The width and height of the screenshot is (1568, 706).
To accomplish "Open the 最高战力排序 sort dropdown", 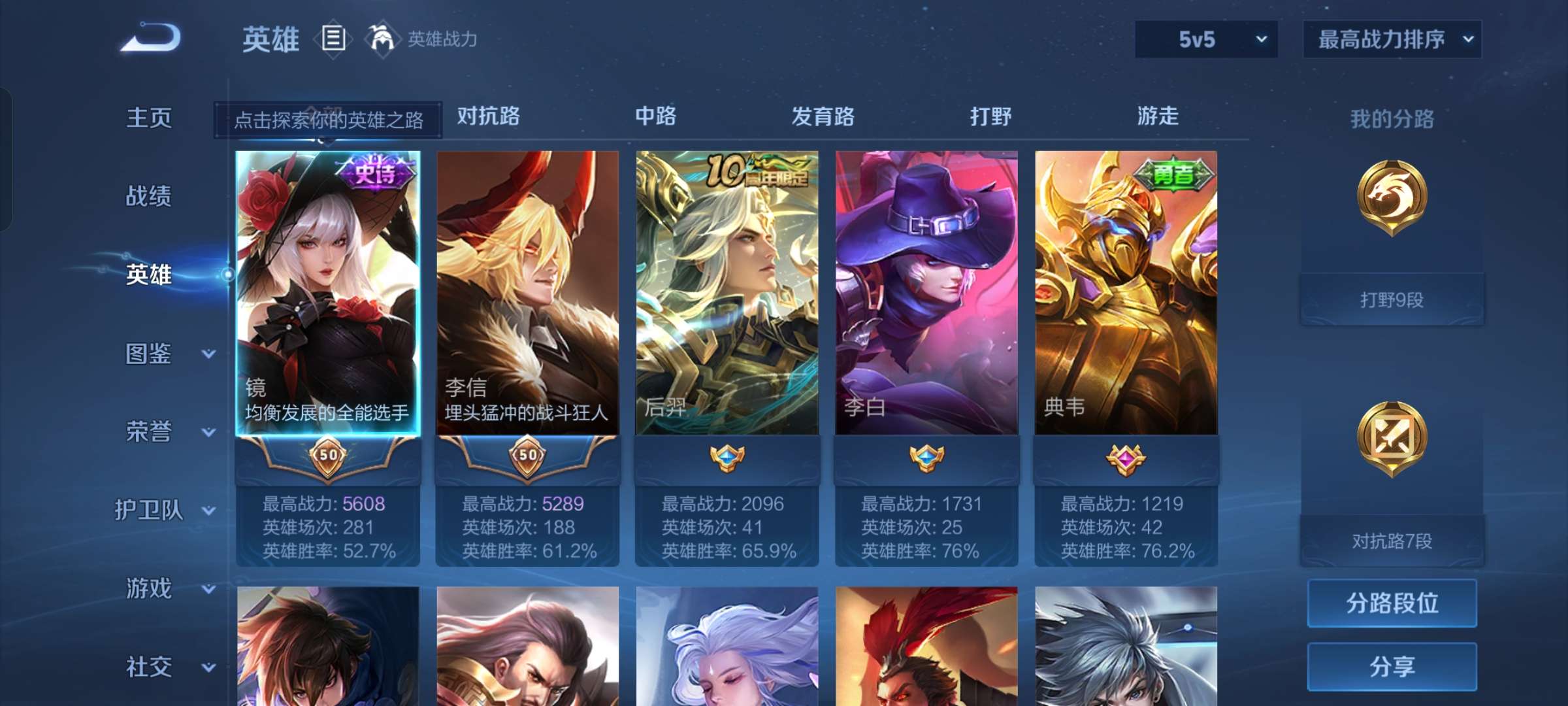I will tap(1392, 39).
